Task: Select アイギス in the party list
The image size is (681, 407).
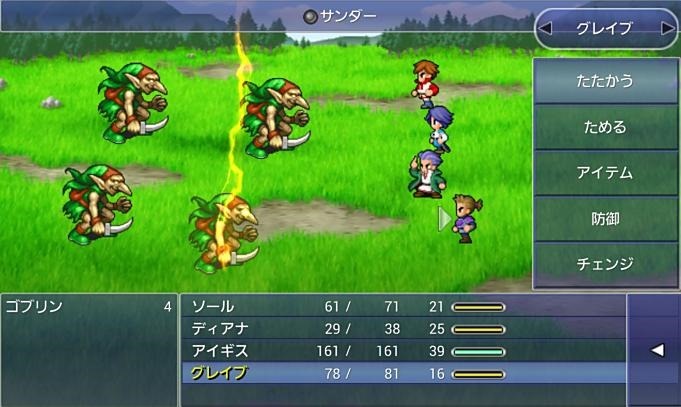Action: coord(400,350)
